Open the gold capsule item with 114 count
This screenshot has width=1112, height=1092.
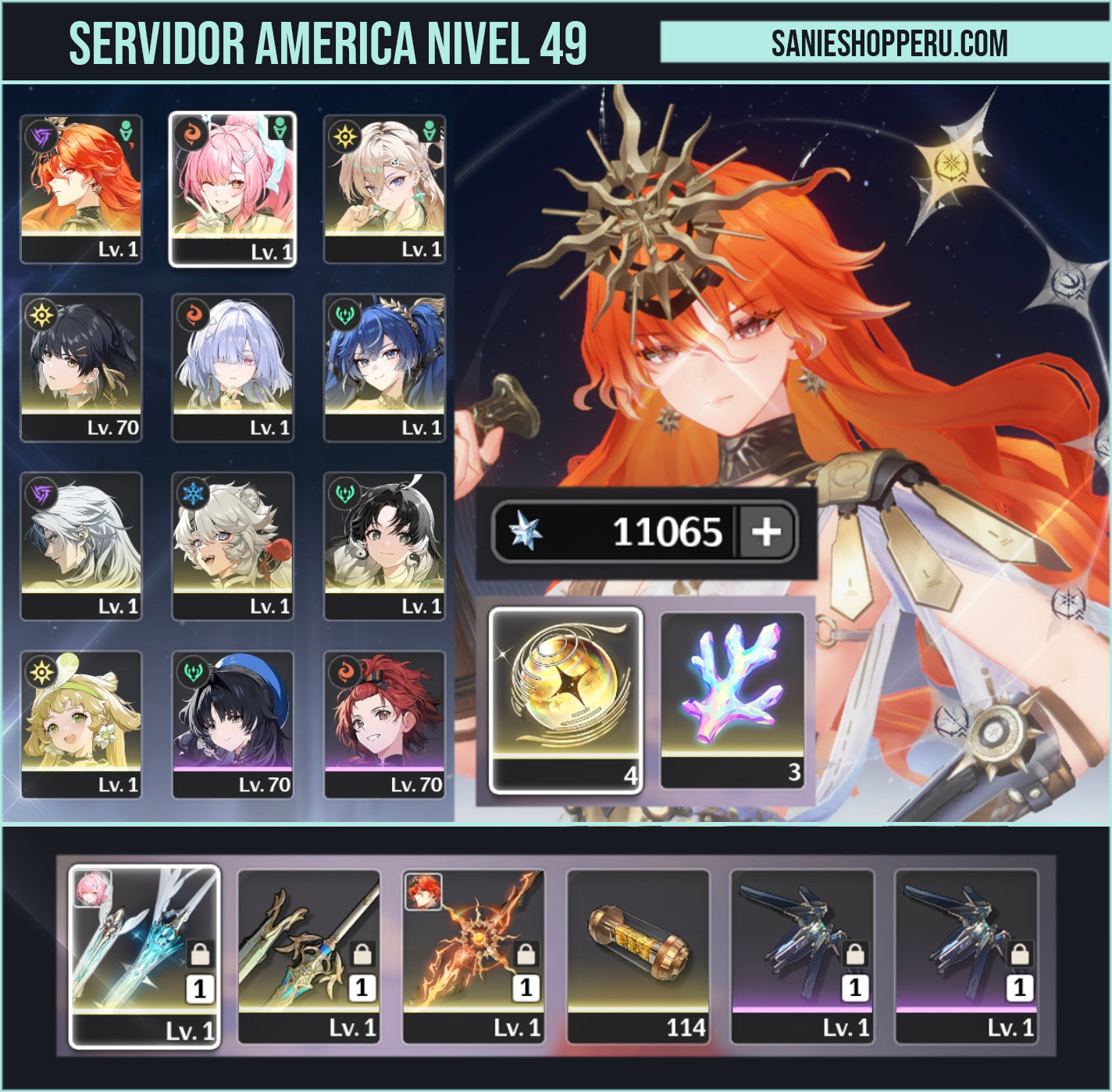(638, 955)
